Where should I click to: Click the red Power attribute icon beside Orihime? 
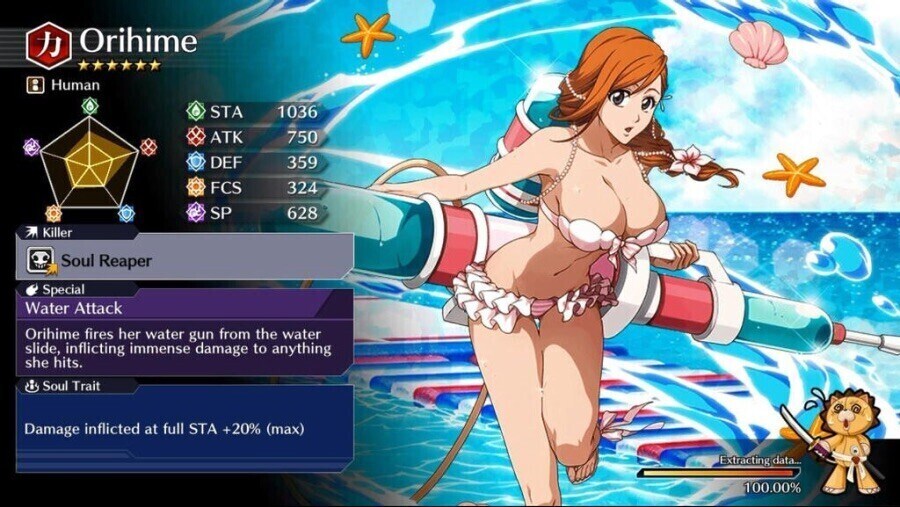coord(48,45)
